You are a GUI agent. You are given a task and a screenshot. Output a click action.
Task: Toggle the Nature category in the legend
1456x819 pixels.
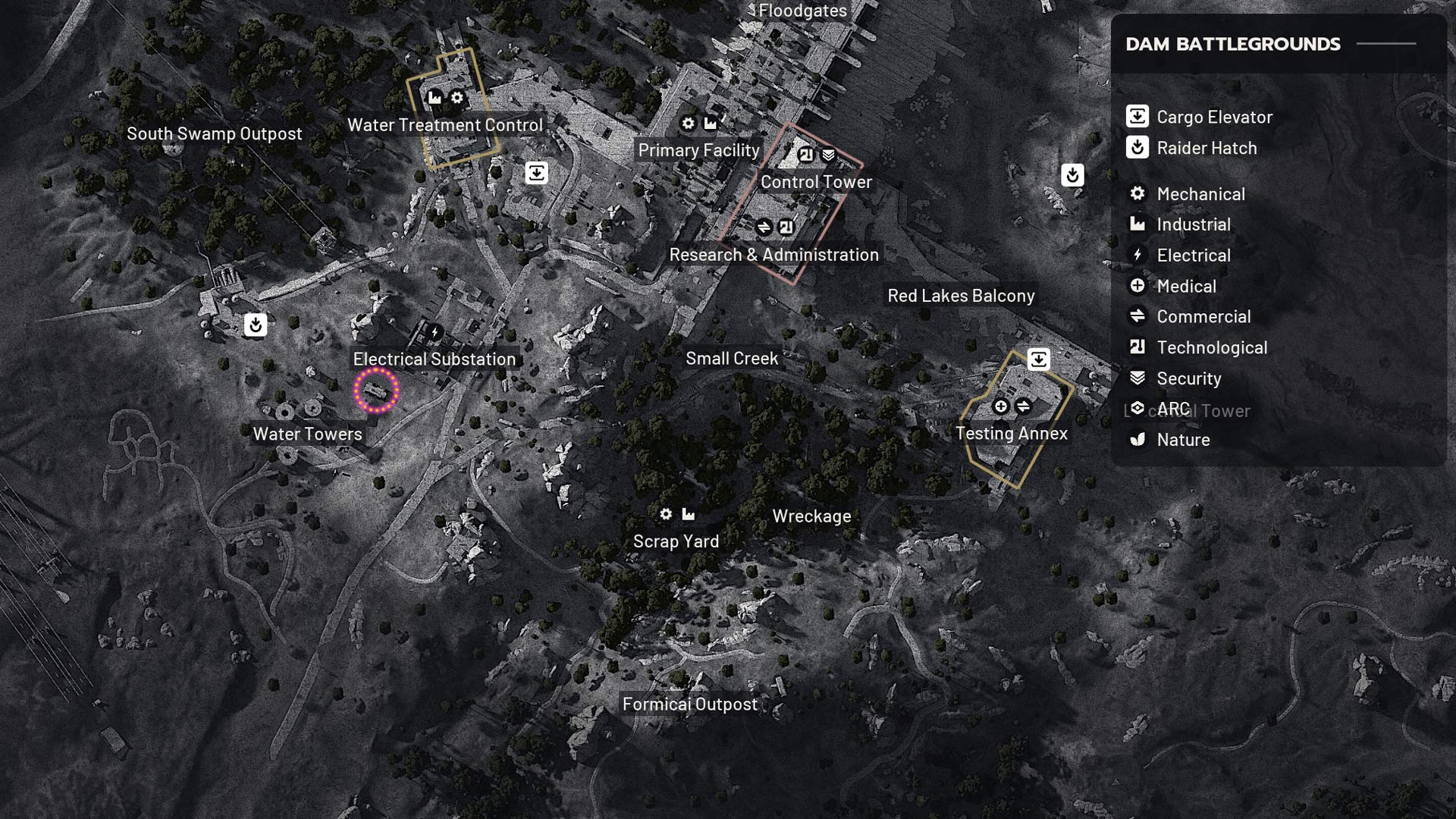(x=1184, y=440)
